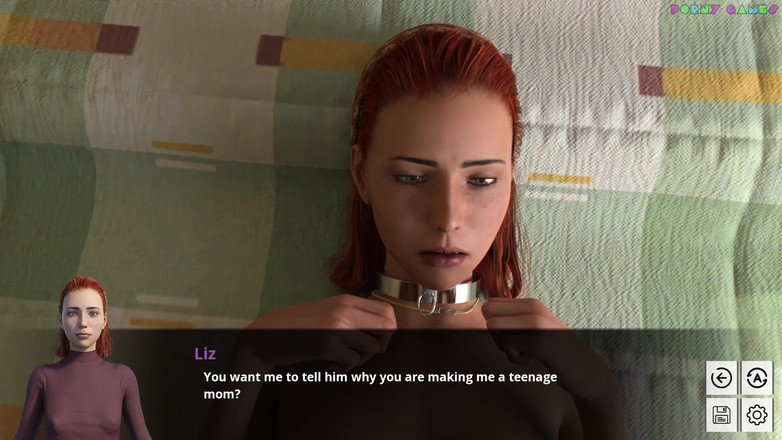
Task: Go back with the rollback arrow button
Action: pyautogui.click(x=721, y=378)
